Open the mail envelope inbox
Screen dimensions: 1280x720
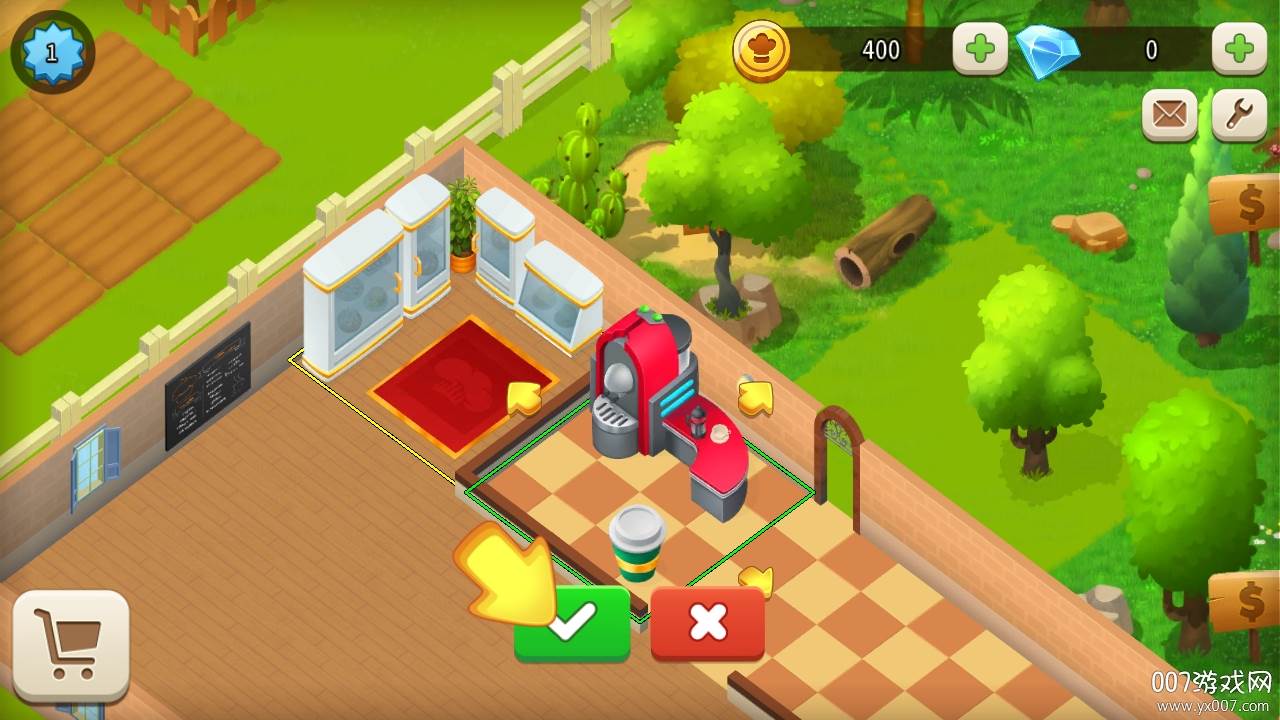click(1169, 115)
